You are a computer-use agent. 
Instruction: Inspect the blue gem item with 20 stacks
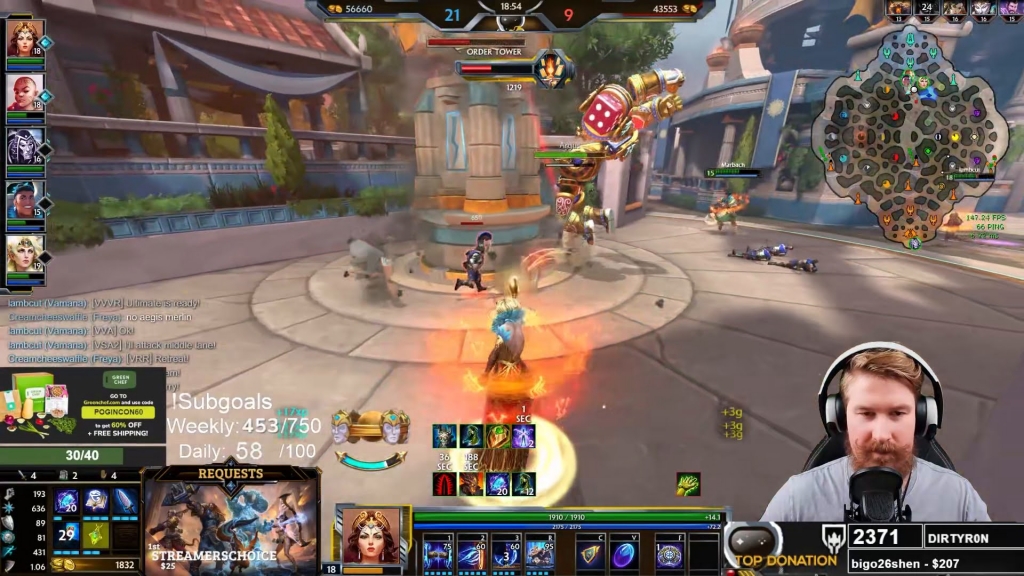point(67,502)
